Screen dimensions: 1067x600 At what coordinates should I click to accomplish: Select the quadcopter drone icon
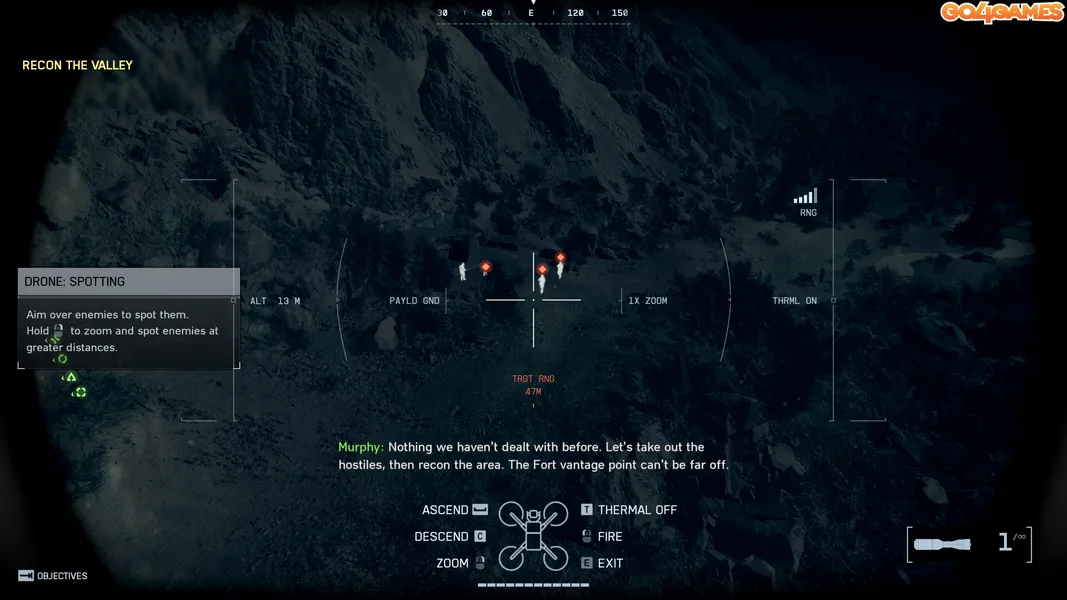click(533, 536)
